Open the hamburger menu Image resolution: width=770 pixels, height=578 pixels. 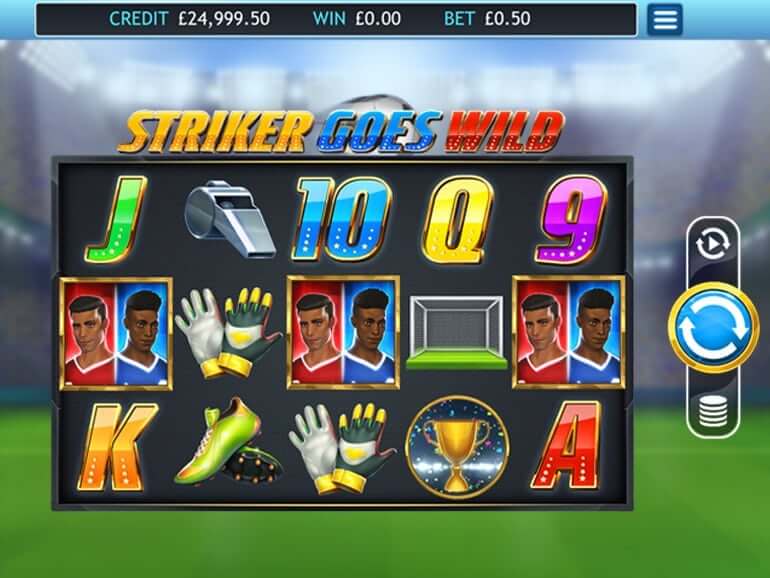(x=664, y=19)
